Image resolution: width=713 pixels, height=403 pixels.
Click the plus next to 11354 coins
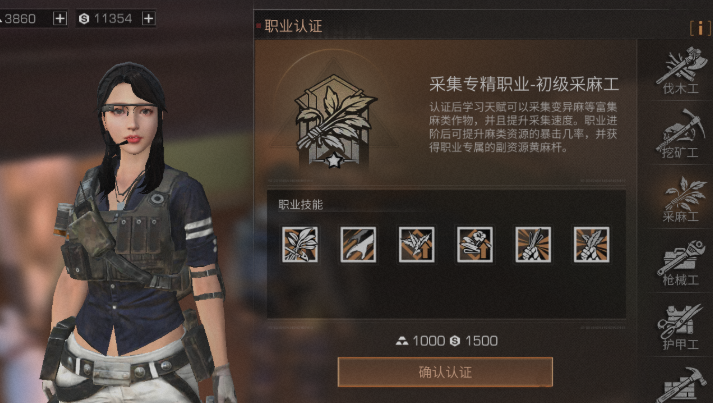click(x=149, y=18)
